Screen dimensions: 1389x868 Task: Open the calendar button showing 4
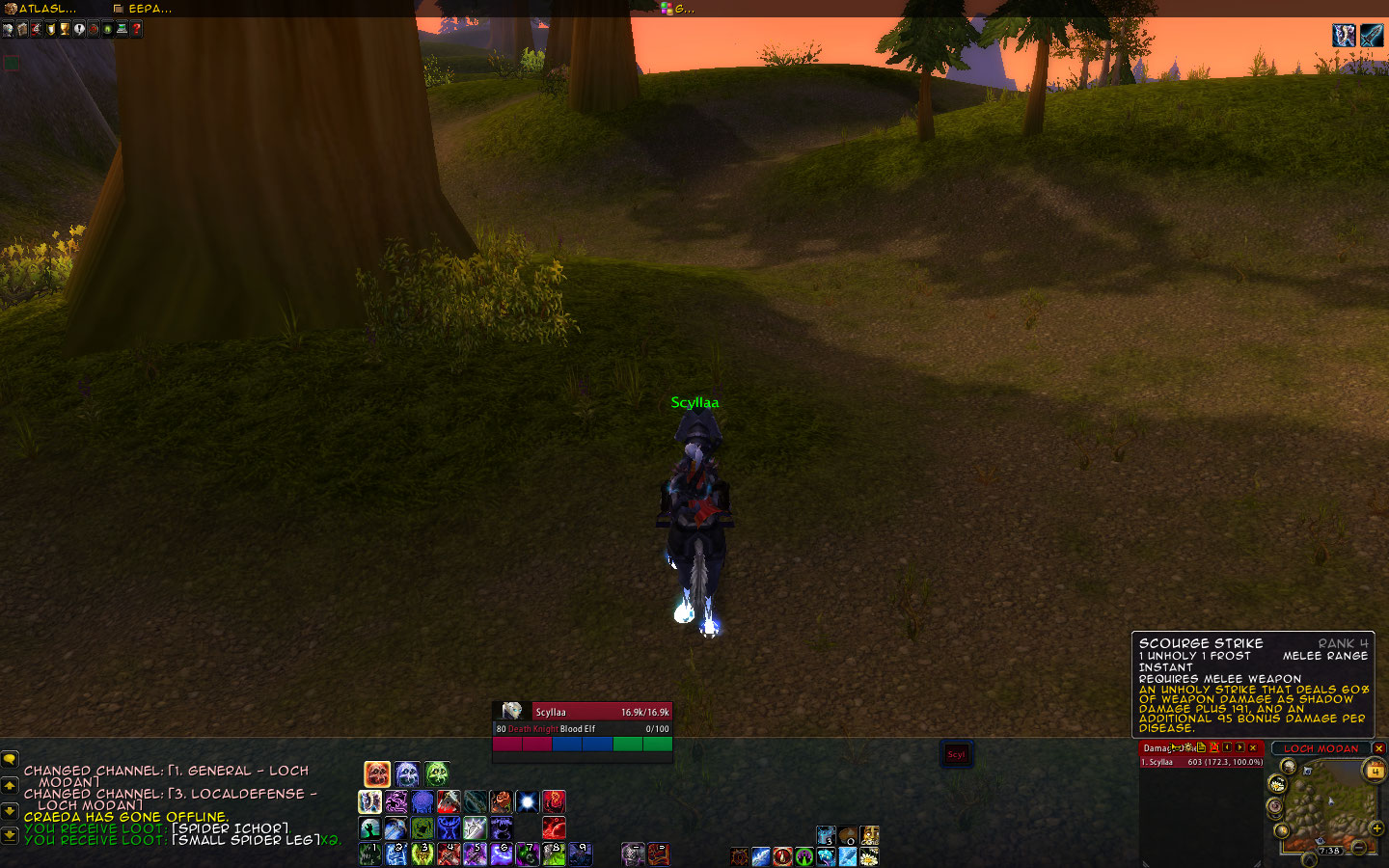pyautogui.click(x=1374, y=770)
